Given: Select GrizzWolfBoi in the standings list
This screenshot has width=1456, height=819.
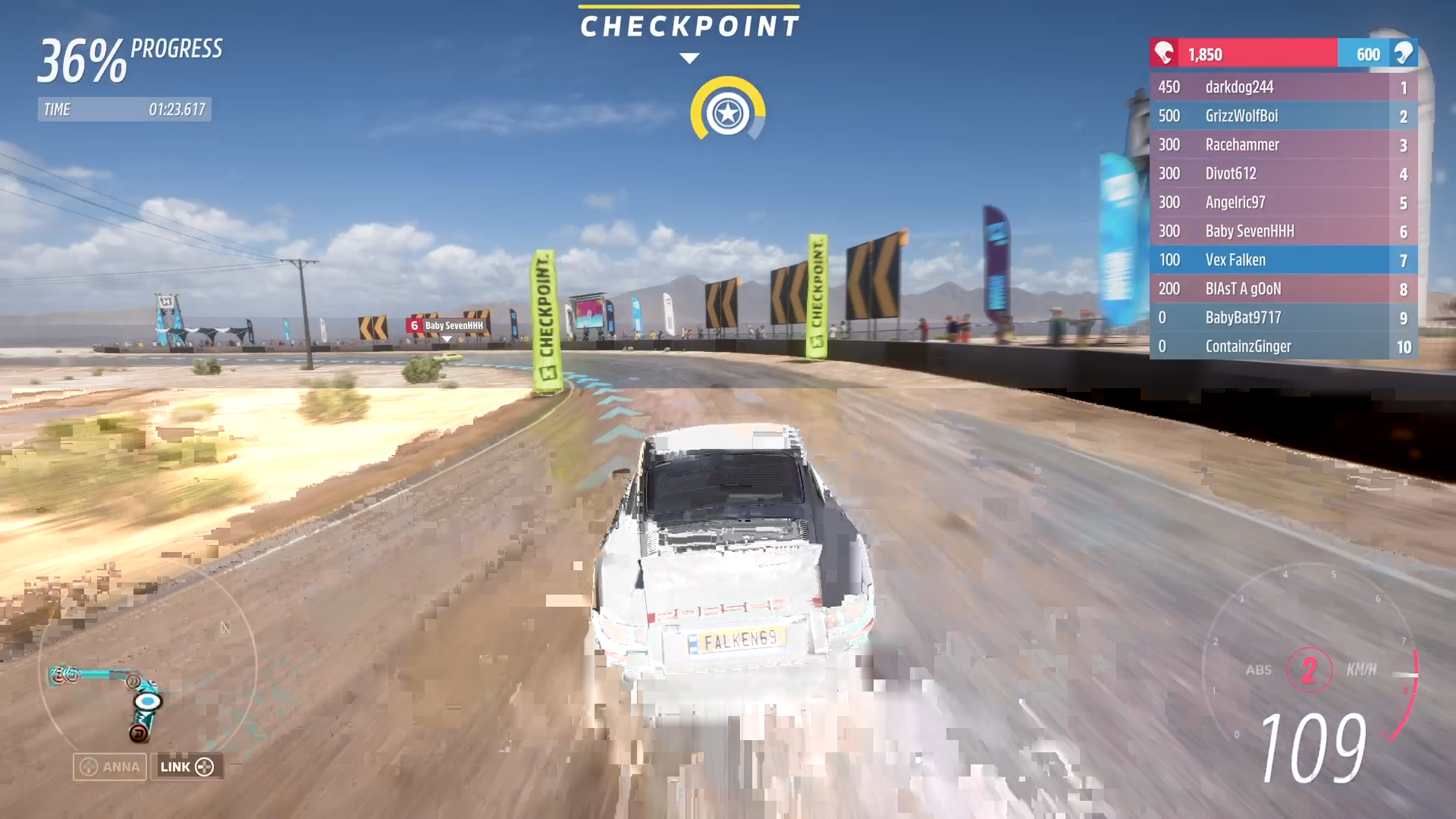Looking at the screenshot, I should tap(1283, 116).
